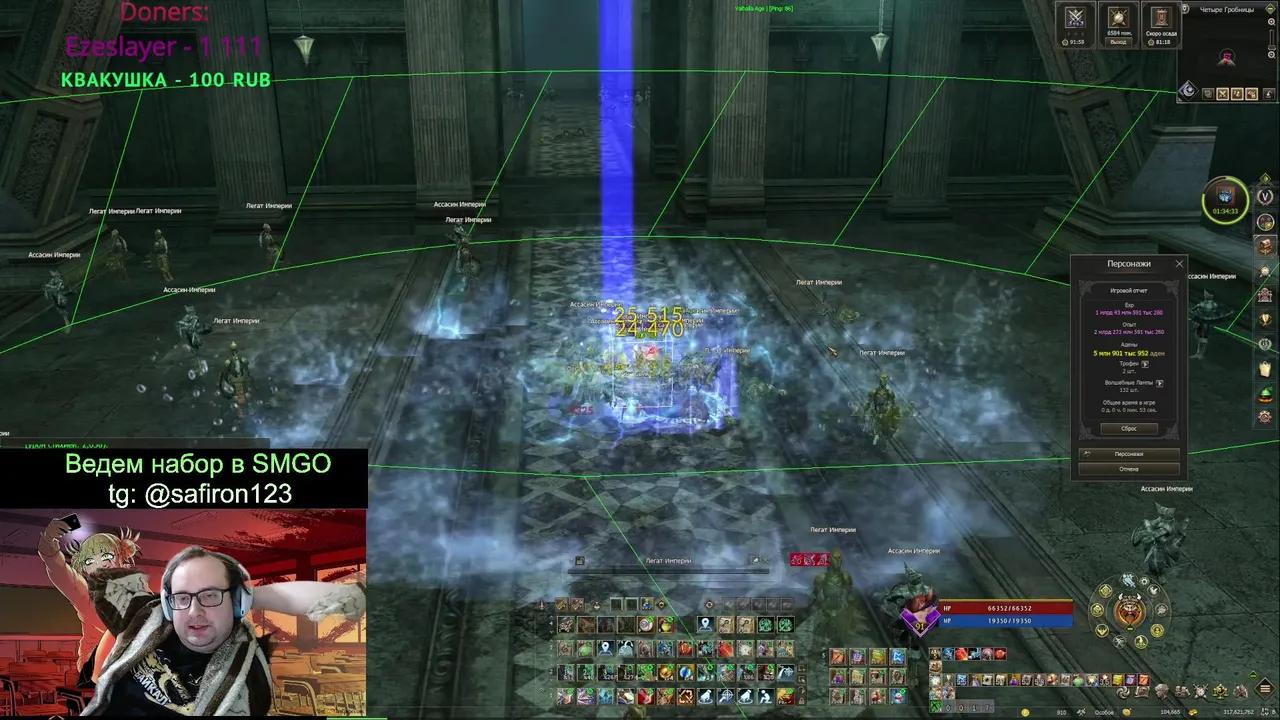1280x720 pixels.
Task: Expand the Волшебные Лампы details arrow
Action: [x=1161, y=383]
